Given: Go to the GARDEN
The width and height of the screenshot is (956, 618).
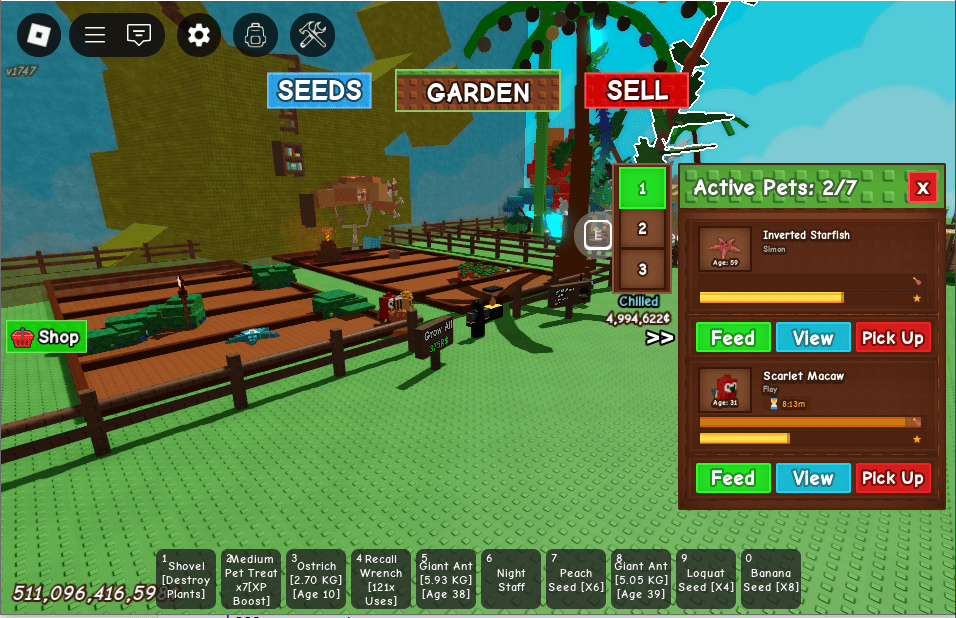Looking at the screenshot, I should coord(478,92).
